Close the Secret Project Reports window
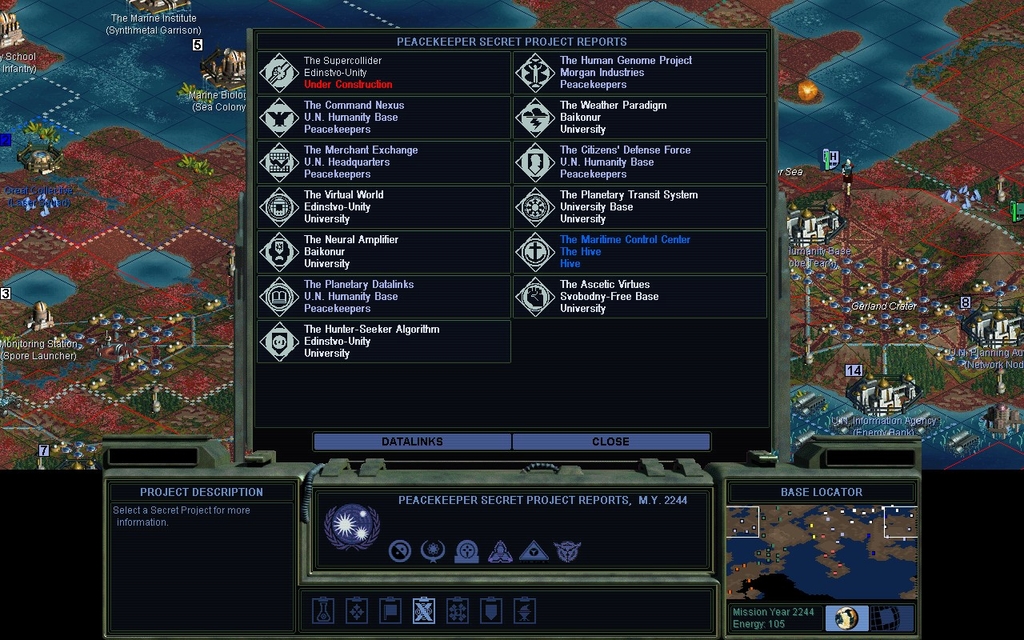This screenshot has height=640, width=1024. click(610, 441)
